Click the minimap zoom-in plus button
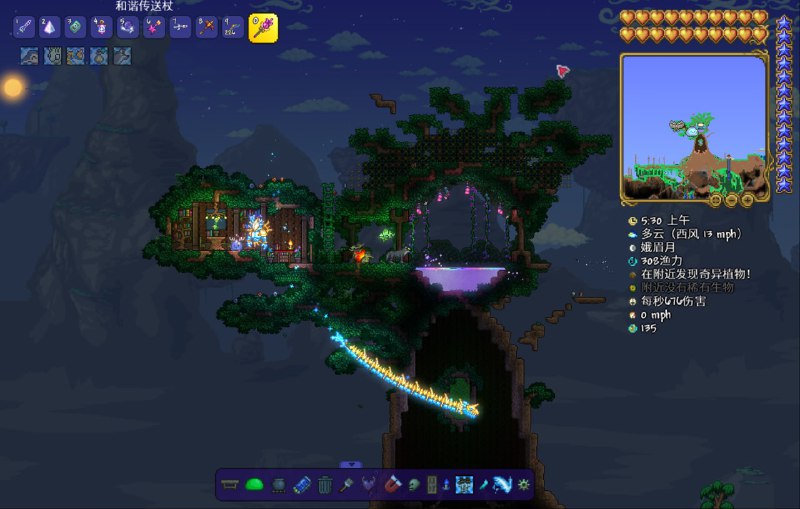800x509 pixels. click(x=746, y=199)
